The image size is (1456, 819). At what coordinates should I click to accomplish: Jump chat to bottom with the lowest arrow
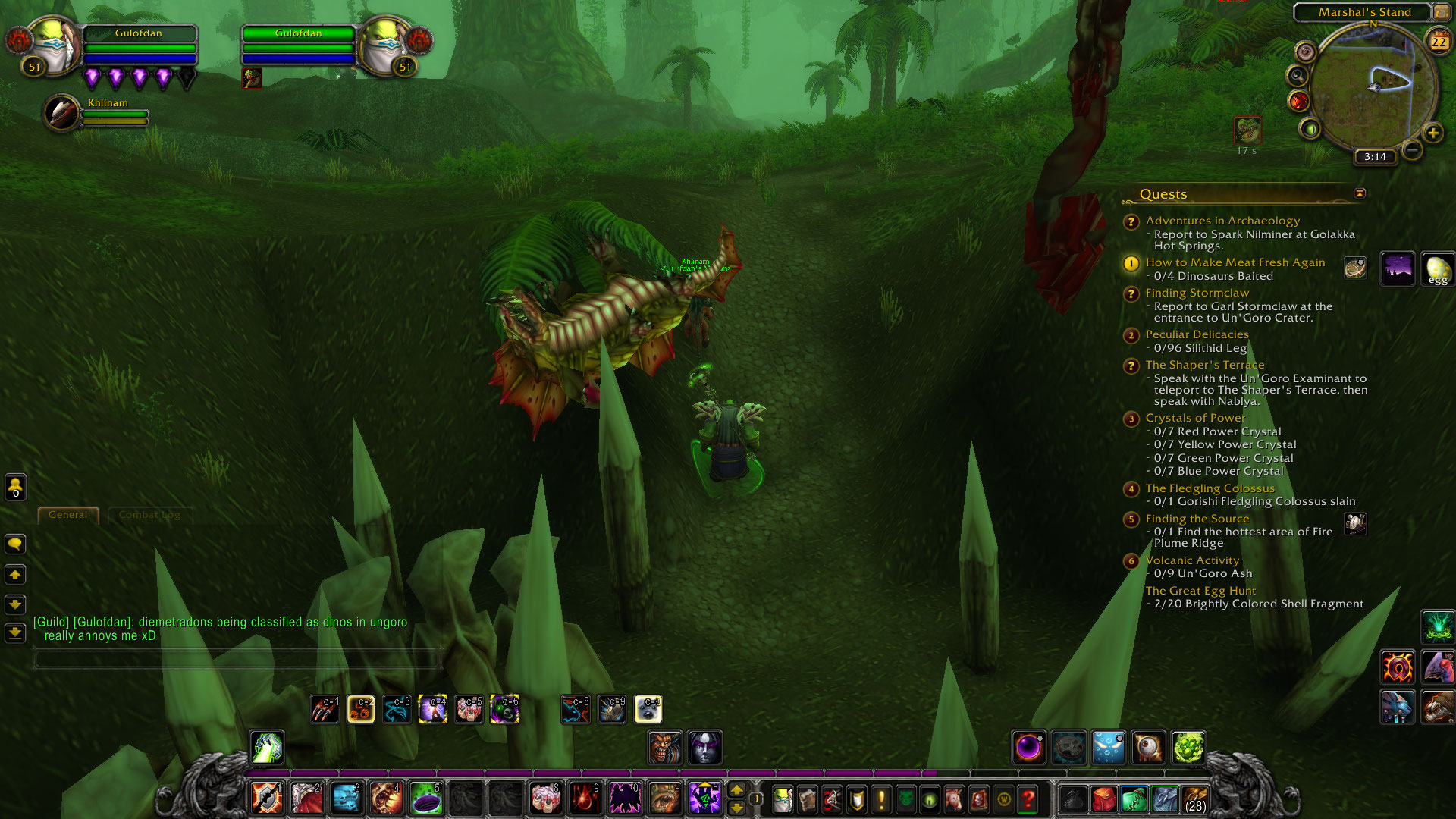pyautogui.click(x=15, y=632)
